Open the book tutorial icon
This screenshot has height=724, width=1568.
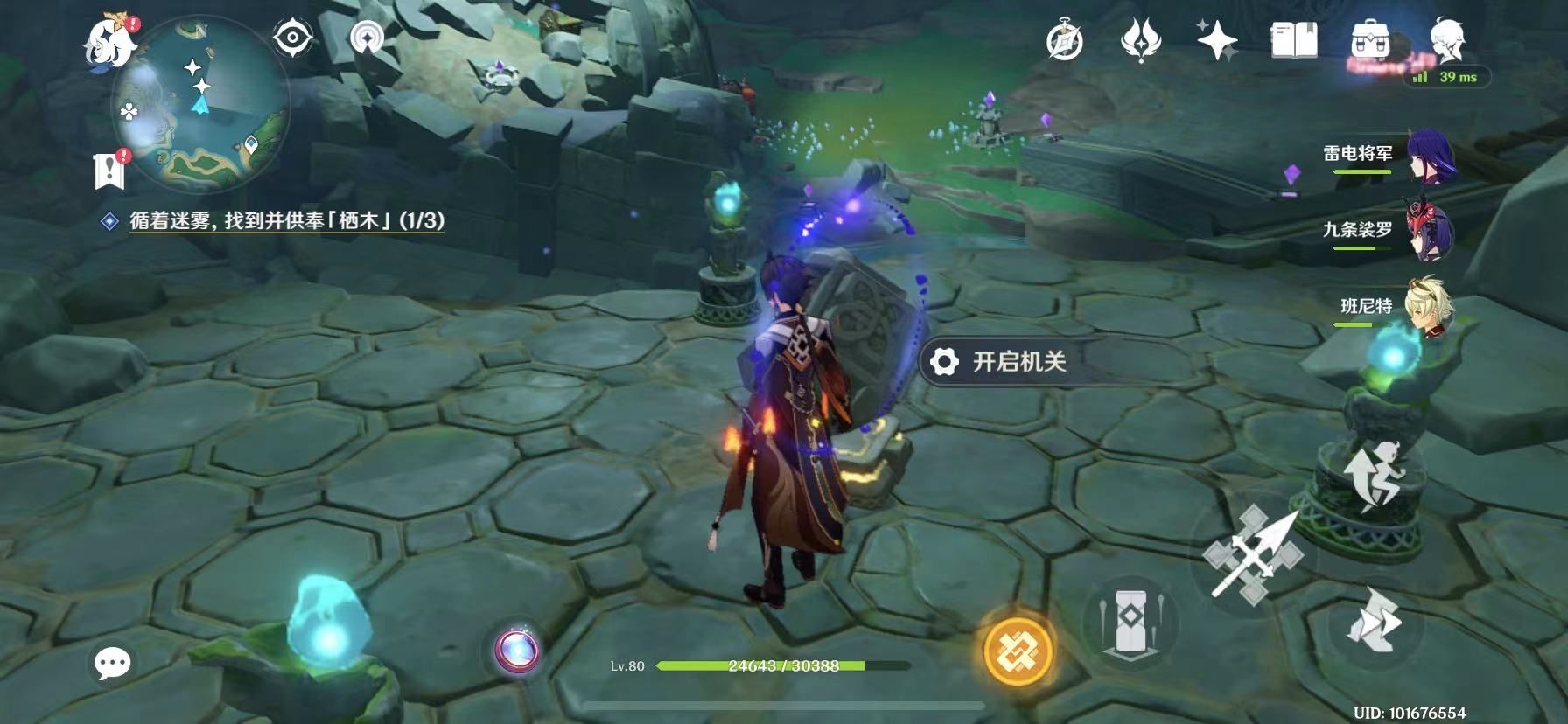1293,41
